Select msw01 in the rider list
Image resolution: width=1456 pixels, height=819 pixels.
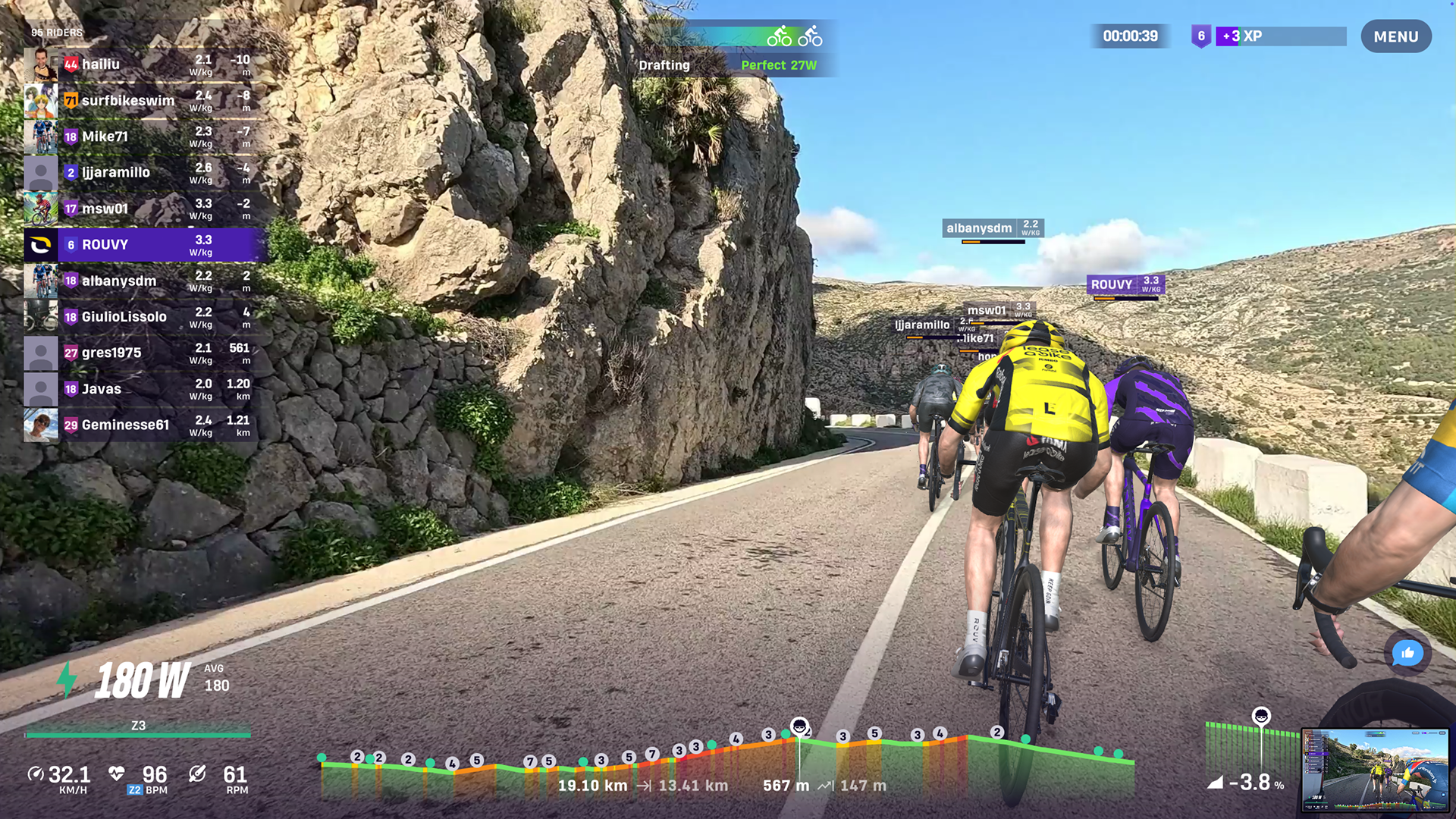144,209
